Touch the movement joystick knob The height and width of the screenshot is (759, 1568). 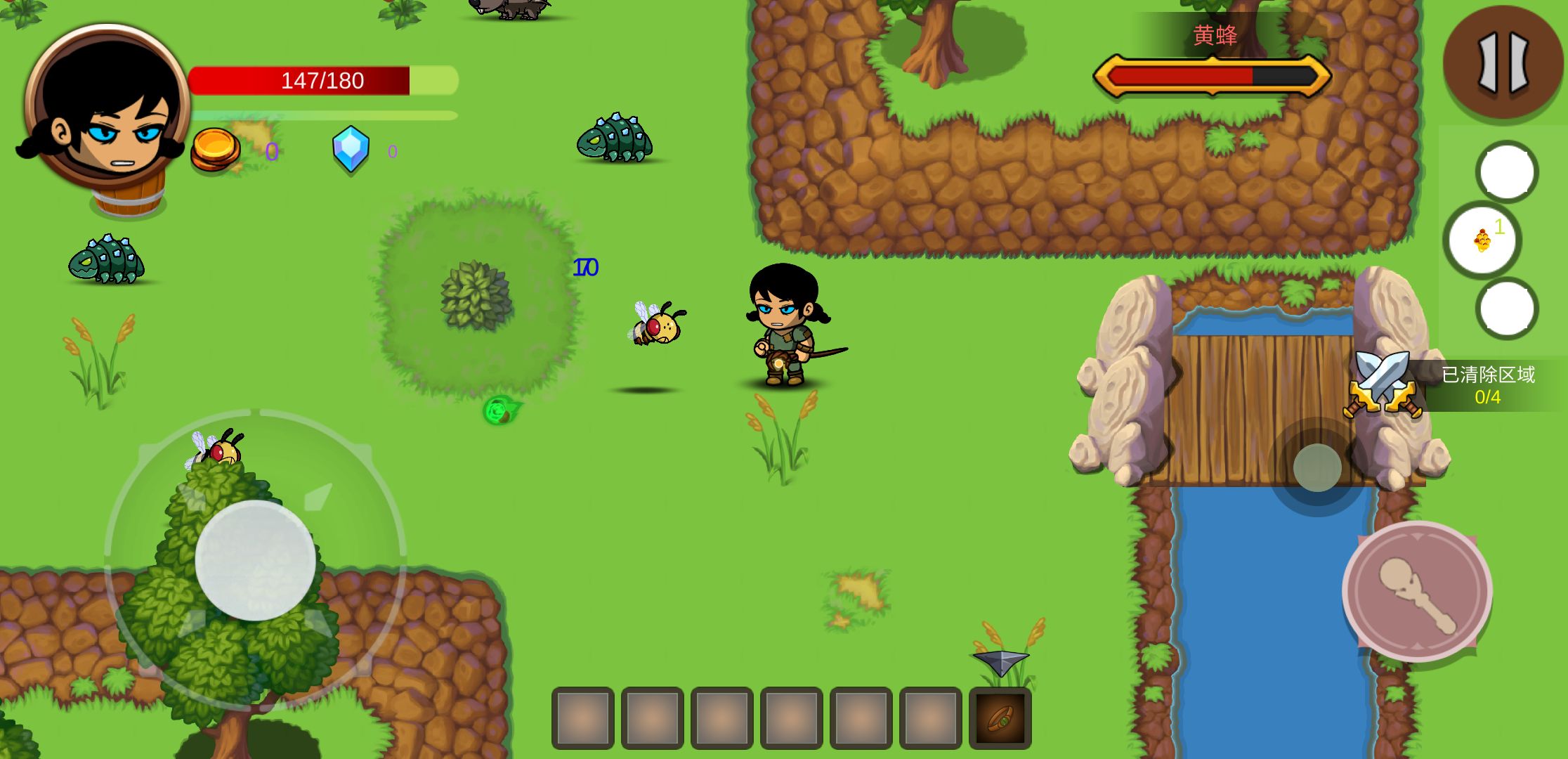coord(255,560)
